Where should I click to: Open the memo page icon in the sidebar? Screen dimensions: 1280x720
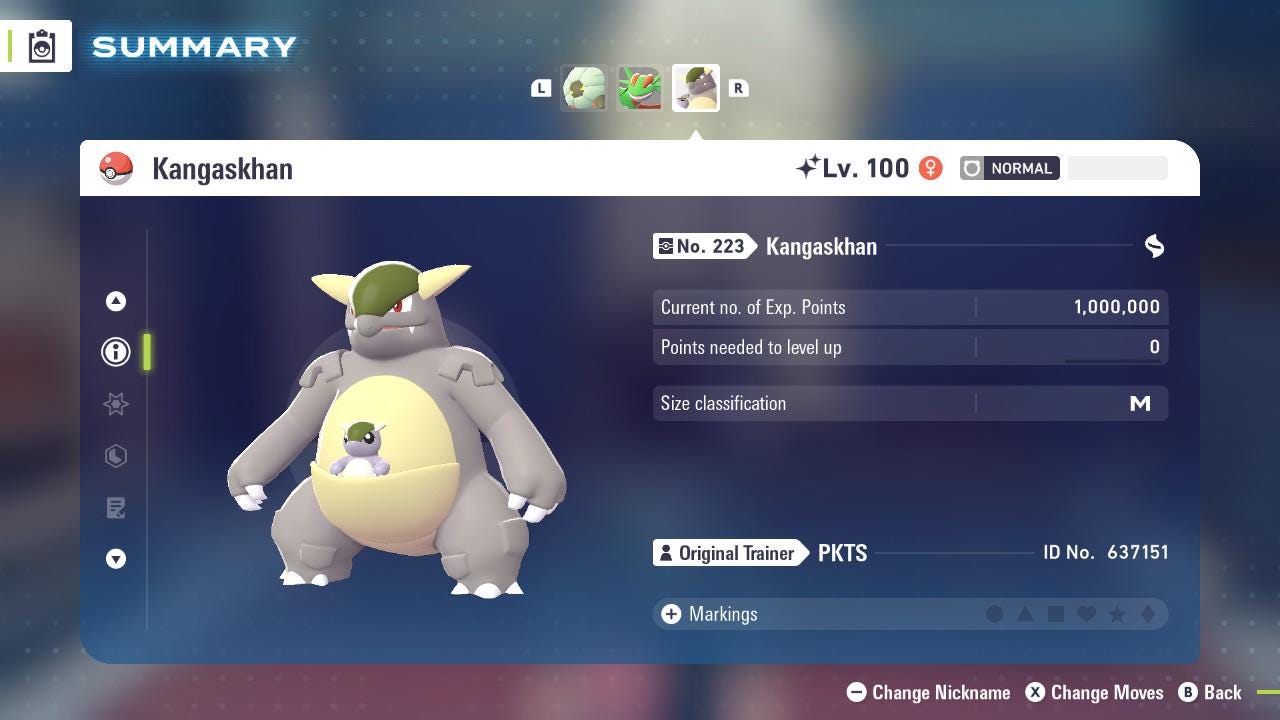116,508
